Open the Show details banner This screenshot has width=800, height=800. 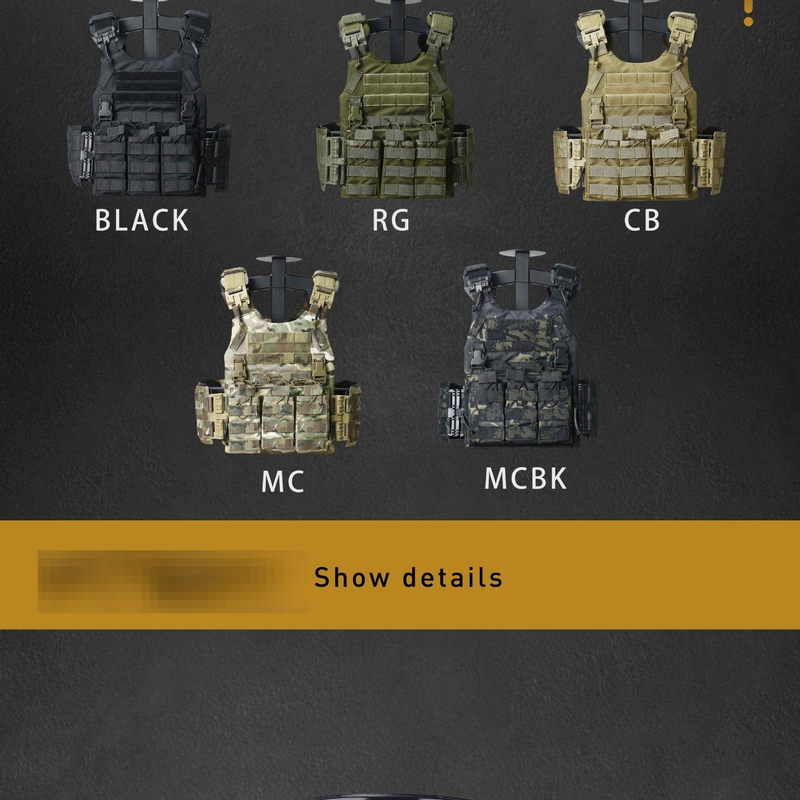pos(407,577)
